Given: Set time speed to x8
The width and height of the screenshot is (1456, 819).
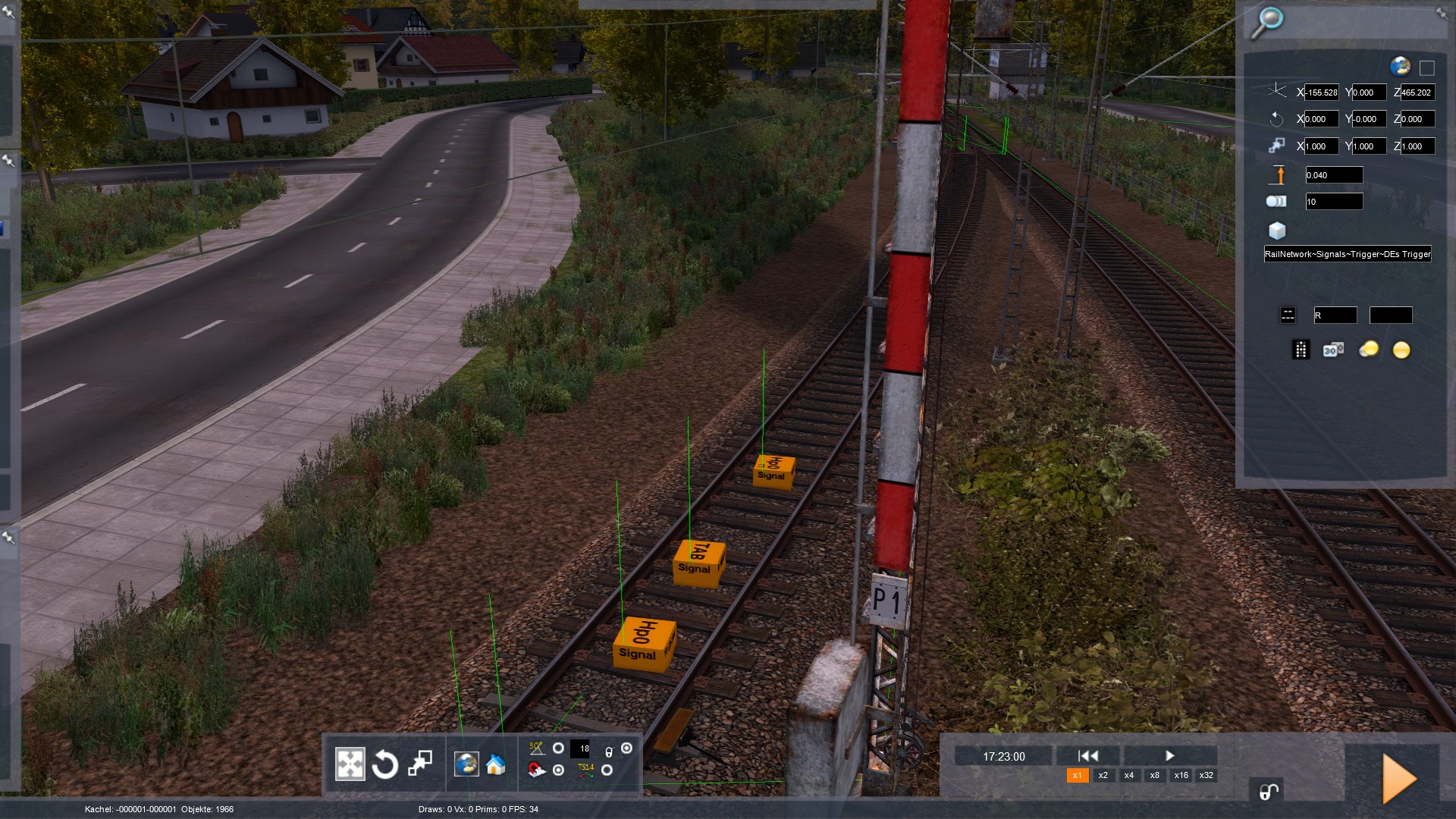Looking at the screenshot, I should pos(1154,775).
